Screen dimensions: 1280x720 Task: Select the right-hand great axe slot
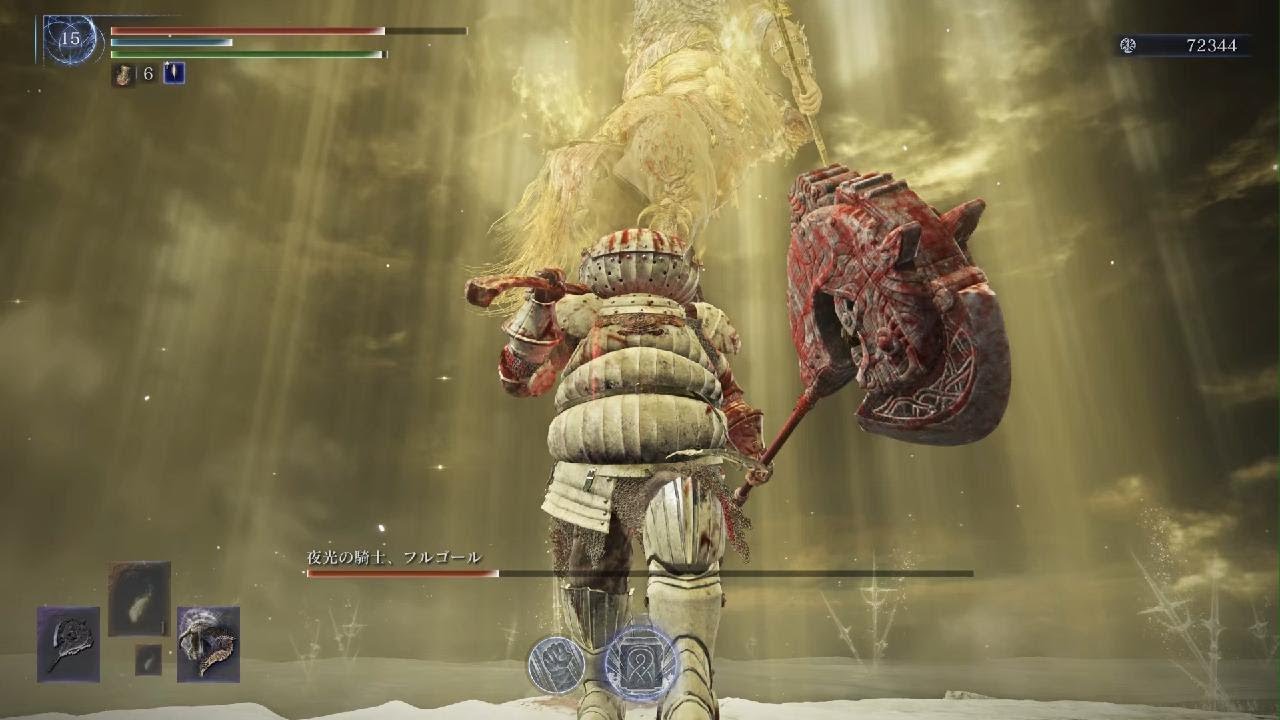208,644
